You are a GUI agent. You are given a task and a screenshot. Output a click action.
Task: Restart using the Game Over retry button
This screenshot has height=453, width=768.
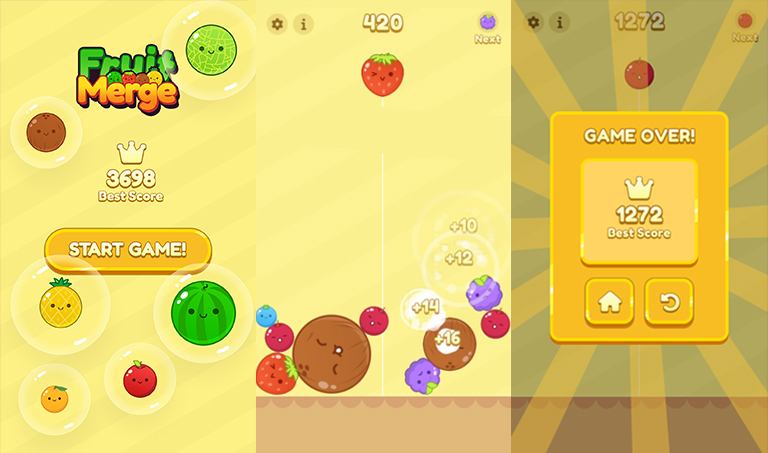pyautogui.click(x=669, y=303)
